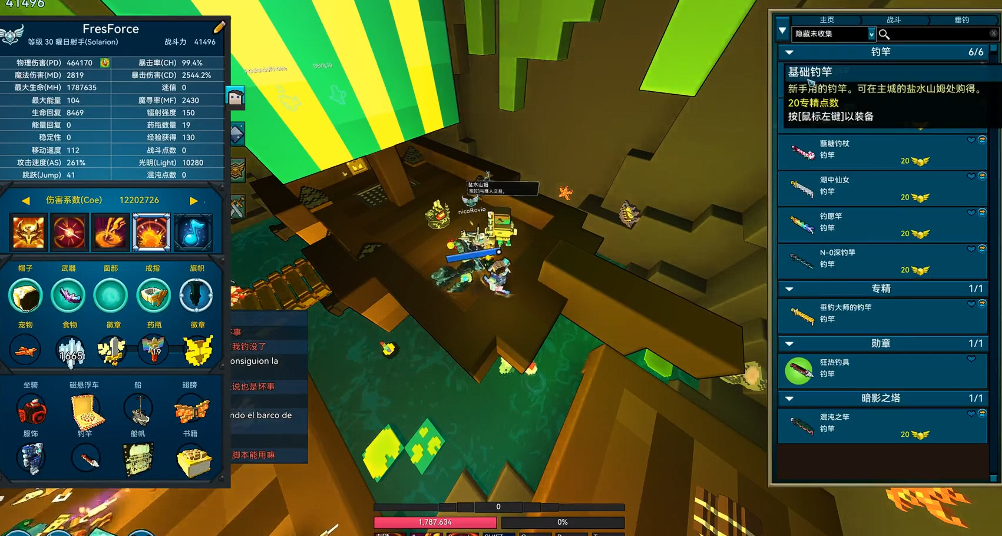Show the next stat with the right arrow
This screenshot has height=536, width=1002.
(194, 200)
